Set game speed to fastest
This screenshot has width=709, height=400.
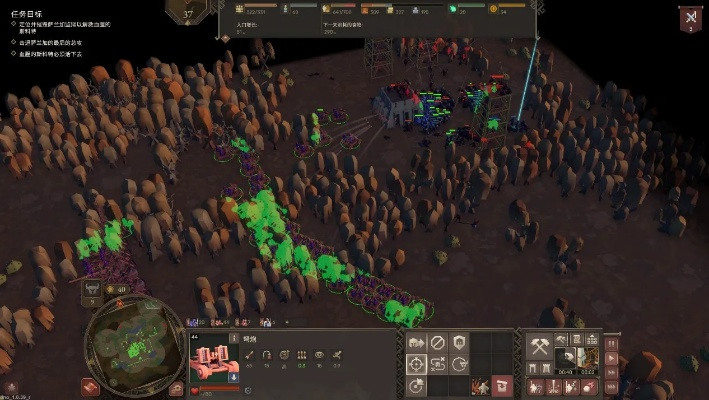click(612, 387)
